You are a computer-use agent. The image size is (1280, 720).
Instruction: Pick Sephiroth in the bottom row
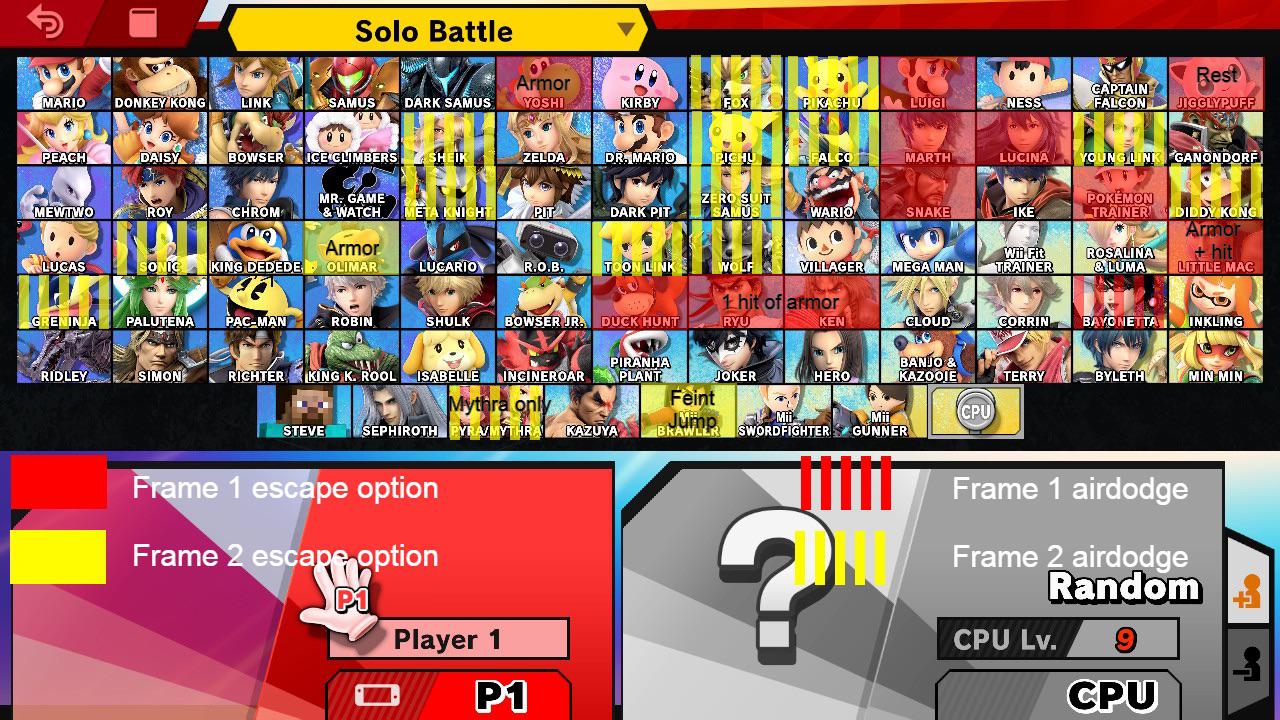[x=400, y=410]
